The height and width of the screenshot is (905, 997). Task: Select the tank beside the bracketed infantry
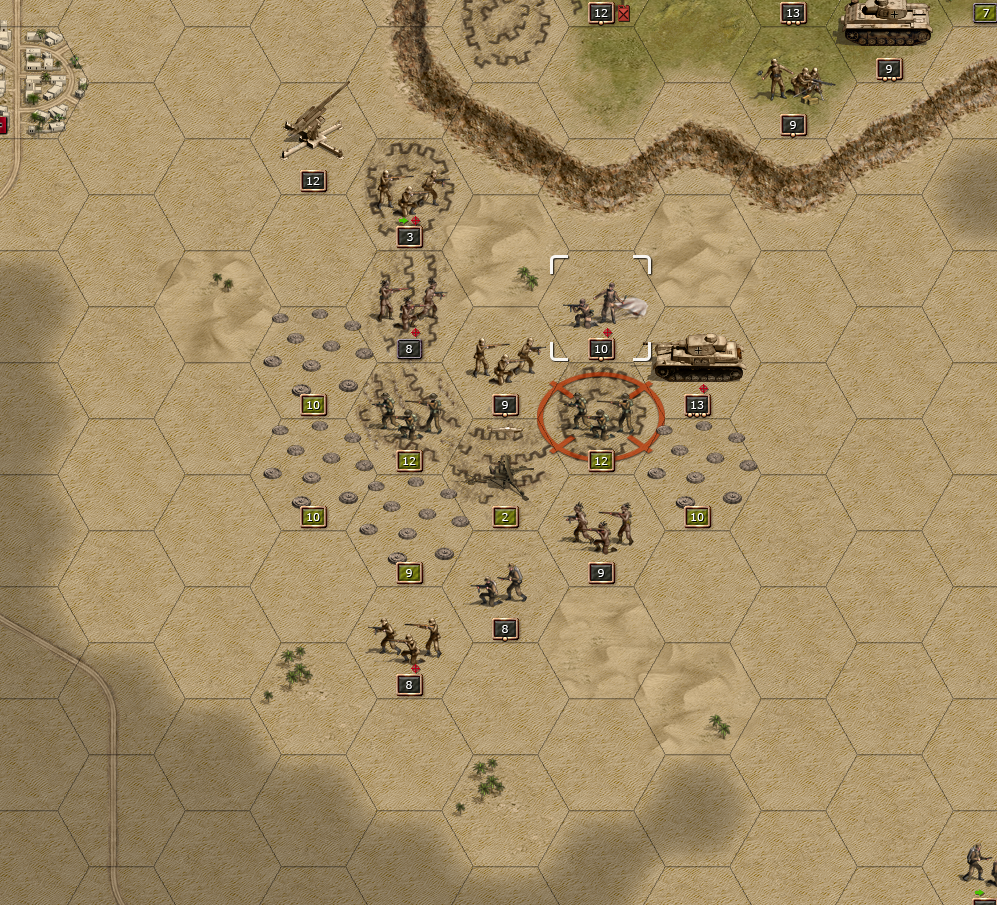tap(698, 358)
